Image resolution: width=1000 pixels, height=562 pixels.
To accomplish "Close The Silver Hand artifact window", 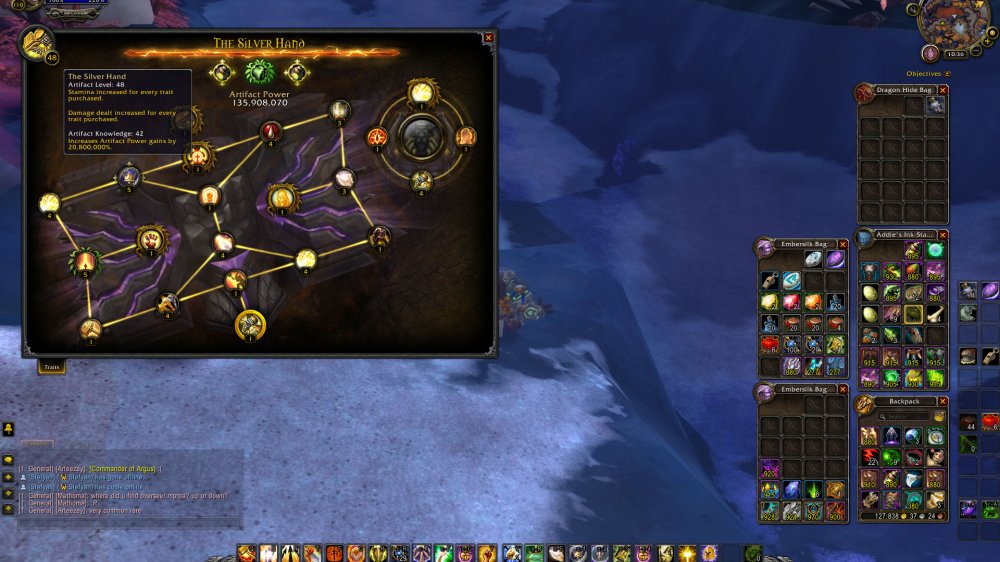I will [488, 38].
